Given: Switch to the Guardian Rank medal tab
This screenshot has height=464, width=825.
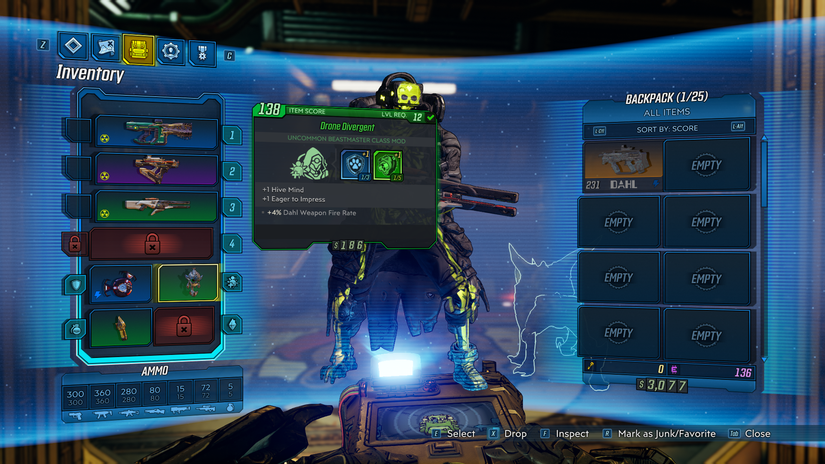Looking at the screenshot, I should click(x=201, y=50).
